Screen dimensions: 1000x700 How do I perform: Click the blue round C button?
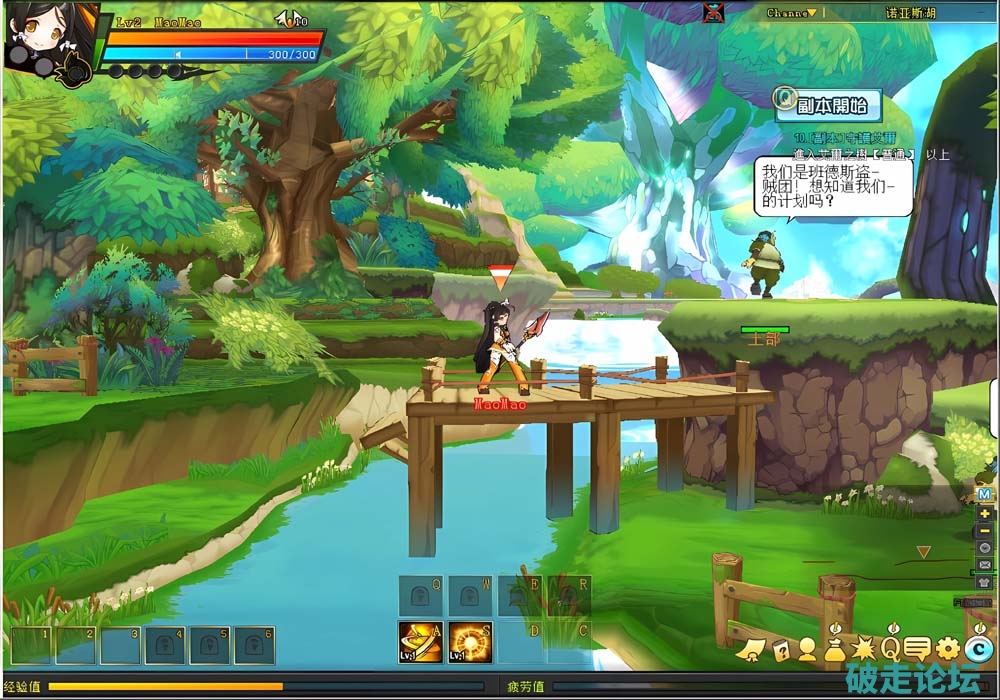pos(979,650)
